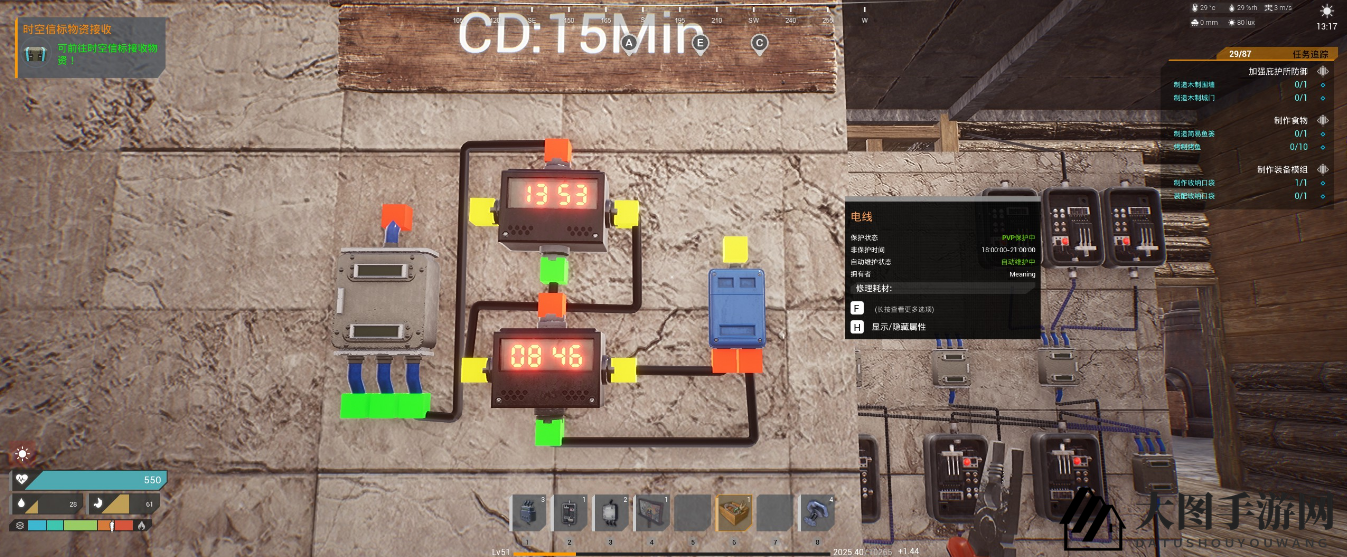Screen dimensions: 1347x557
Task: Click the supply crate icon in the notification
Action: click(x=35, y=54)
